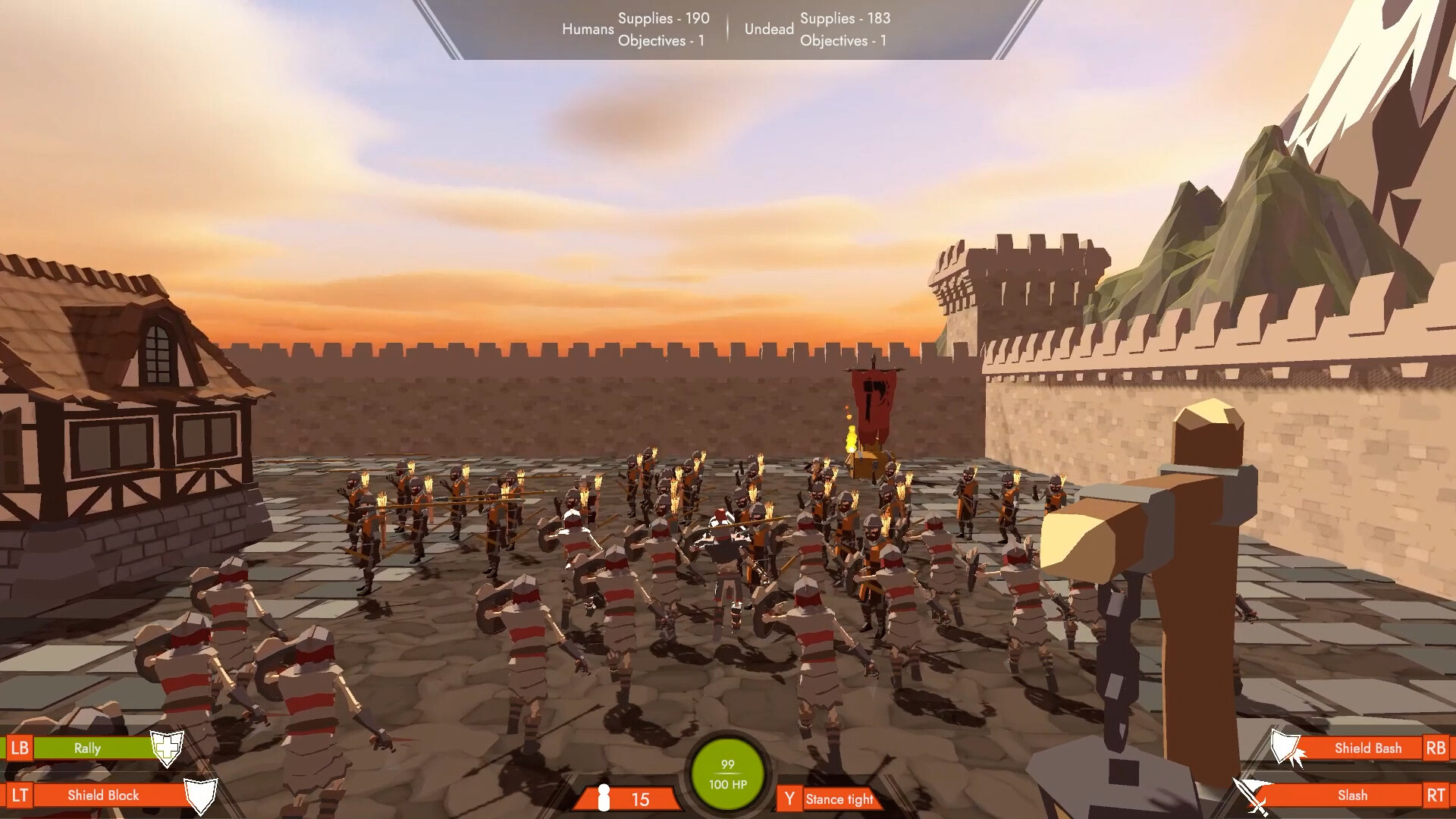This screenshot has width=1456, height=819.
Task: Expand the Humans supplies readout
Action: pyautogui.click(x=664, y=18)
